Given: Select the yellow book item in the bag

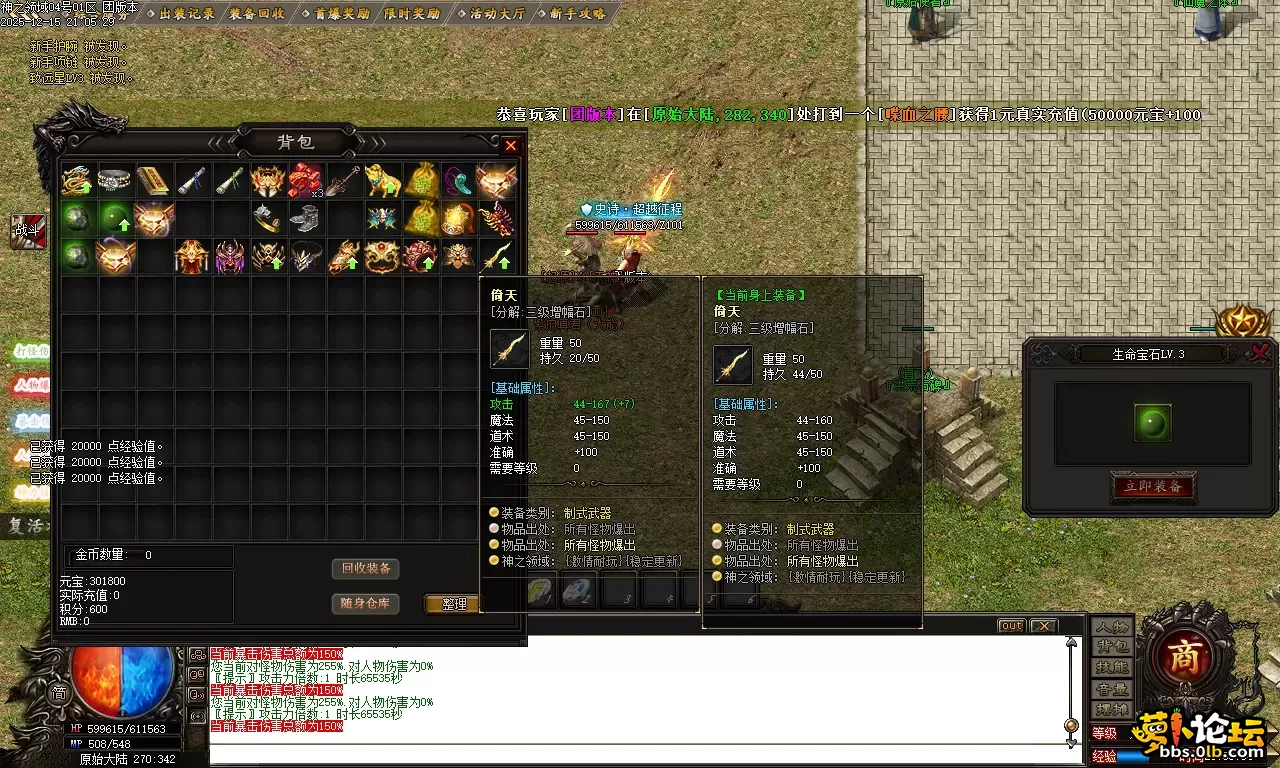Looking at the screenshot, I should coord(153,181).
